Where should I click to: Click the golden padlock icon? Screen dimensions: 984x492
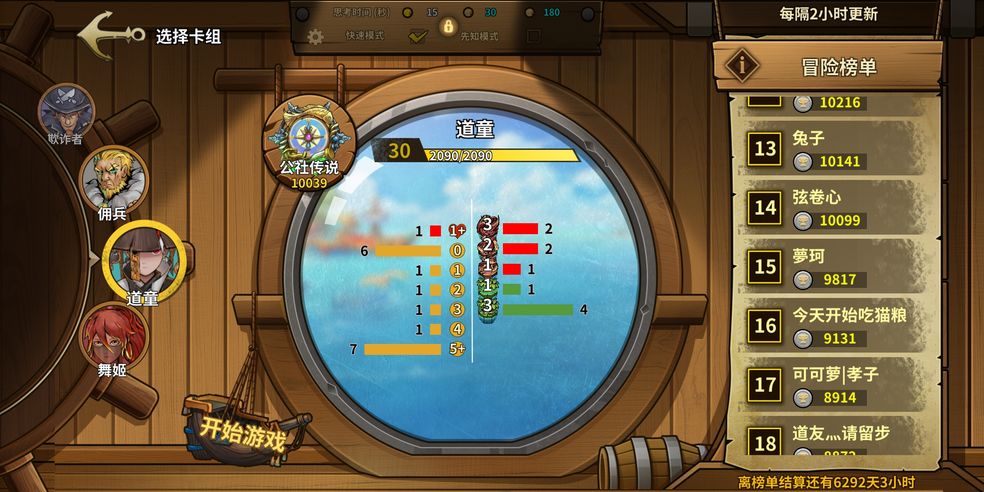tap(448, 26)
